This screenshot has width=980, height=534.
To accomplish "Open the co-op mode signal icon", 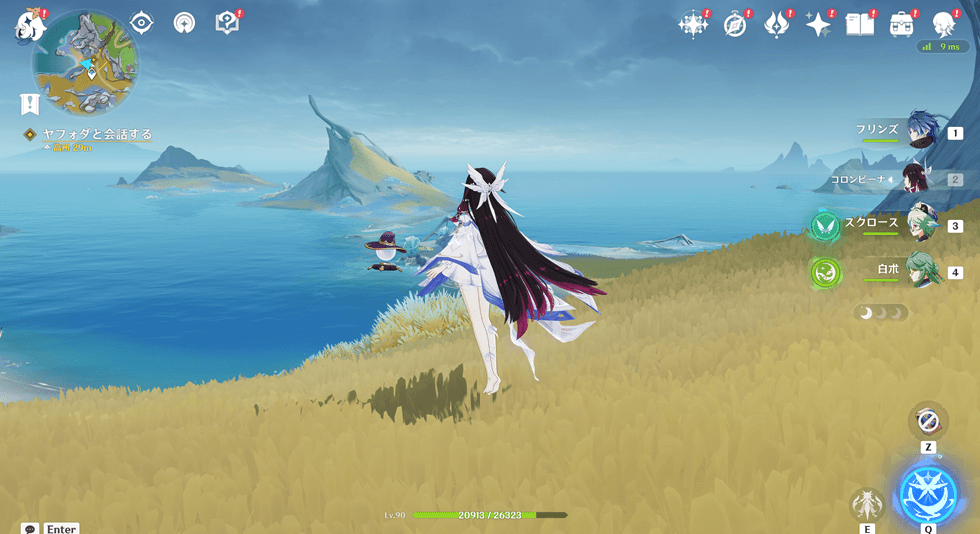I will click(184, 23).
